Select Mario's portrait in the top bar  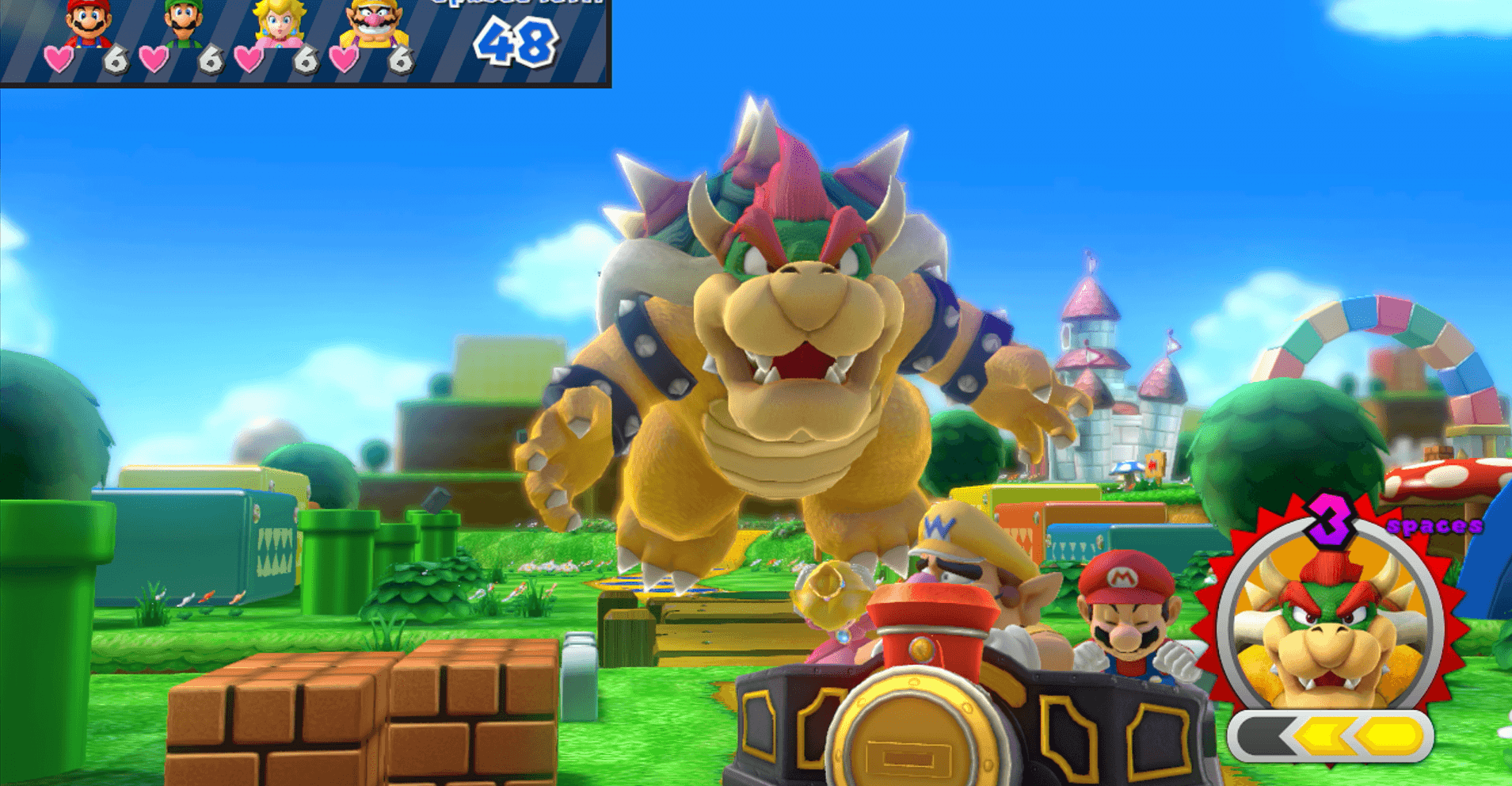pyautogui.click(x=88, y=22)
